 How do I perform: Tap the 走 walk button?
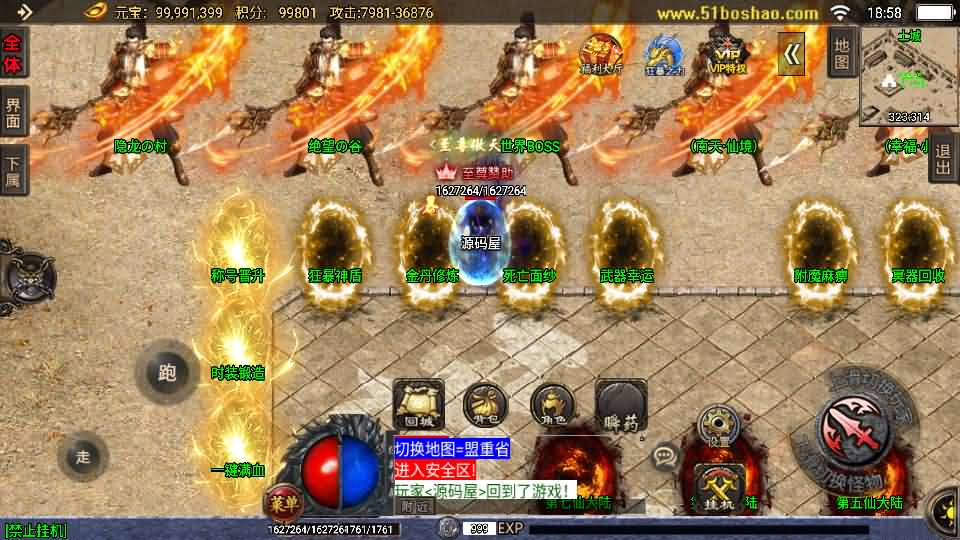(84, 457)
